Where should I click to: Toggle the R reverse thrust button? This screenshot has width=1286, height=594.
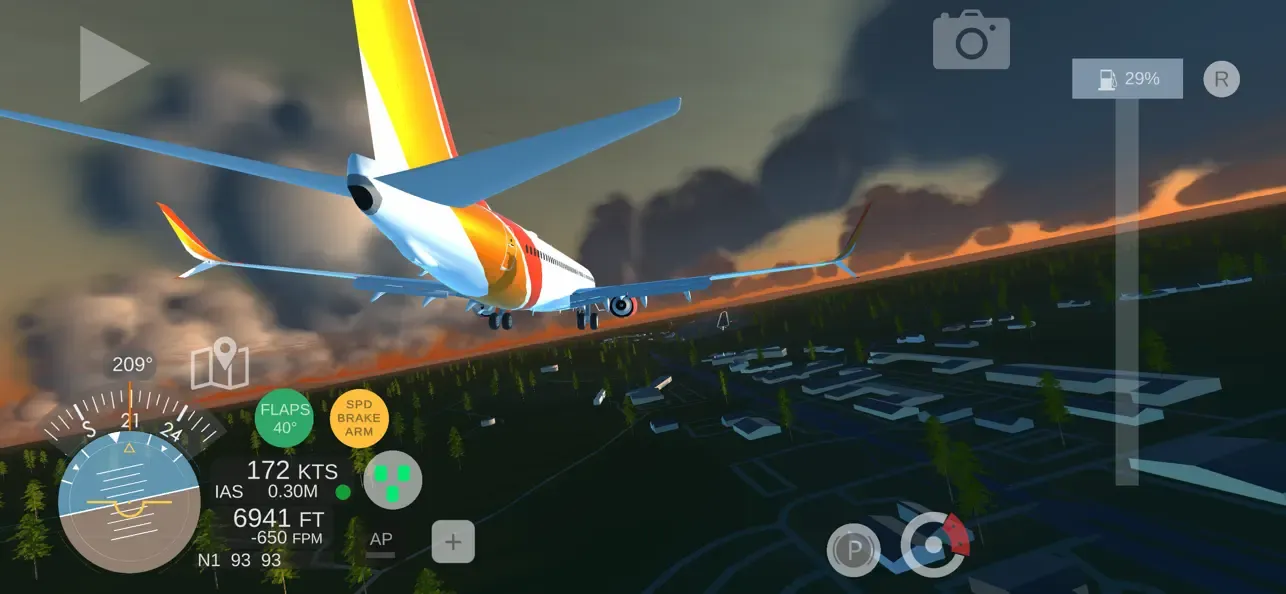[1221, 78]
